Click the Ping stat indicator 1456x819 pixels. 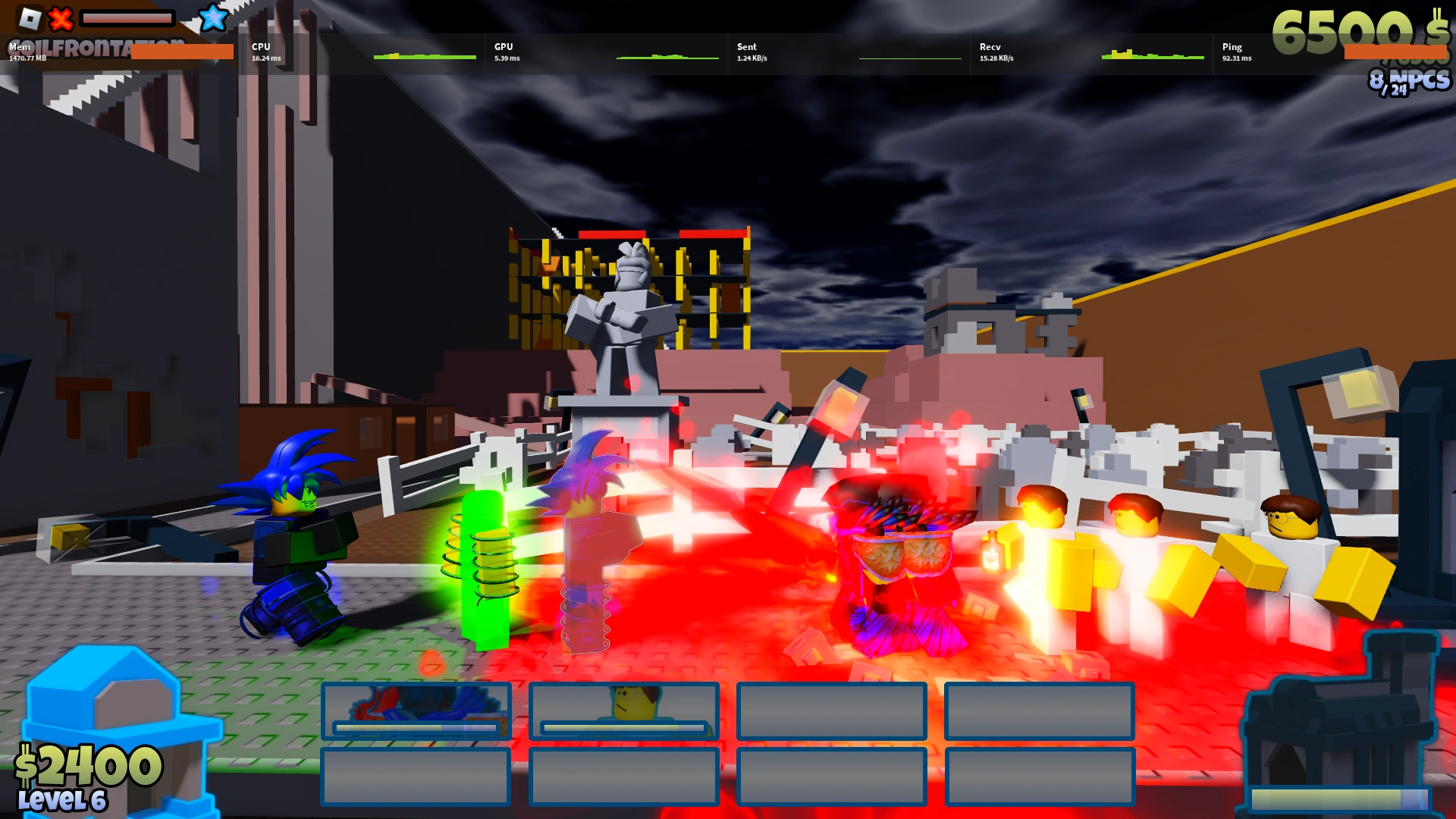[x=1235, y=52]
